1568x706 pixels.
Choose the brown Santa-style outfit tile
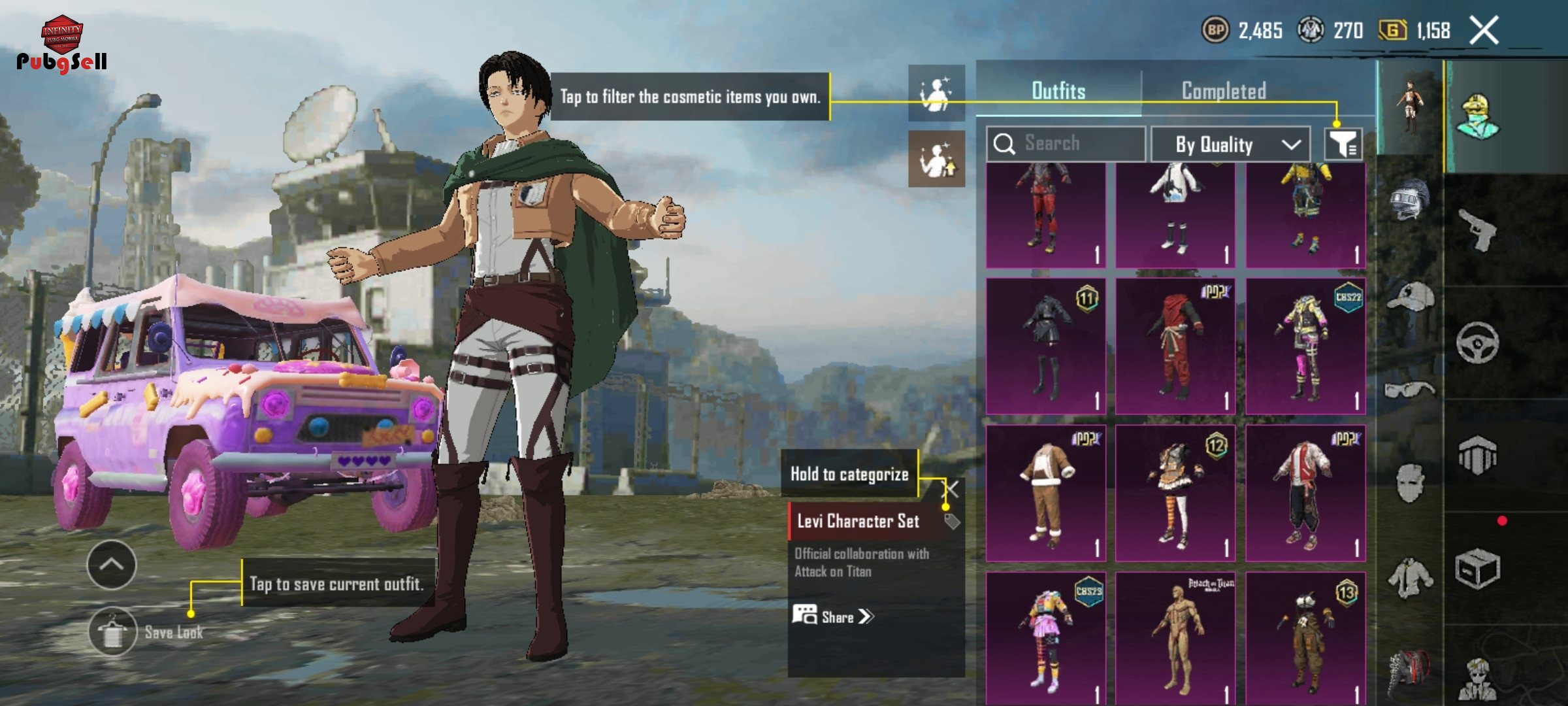[x=1046, y=493]
